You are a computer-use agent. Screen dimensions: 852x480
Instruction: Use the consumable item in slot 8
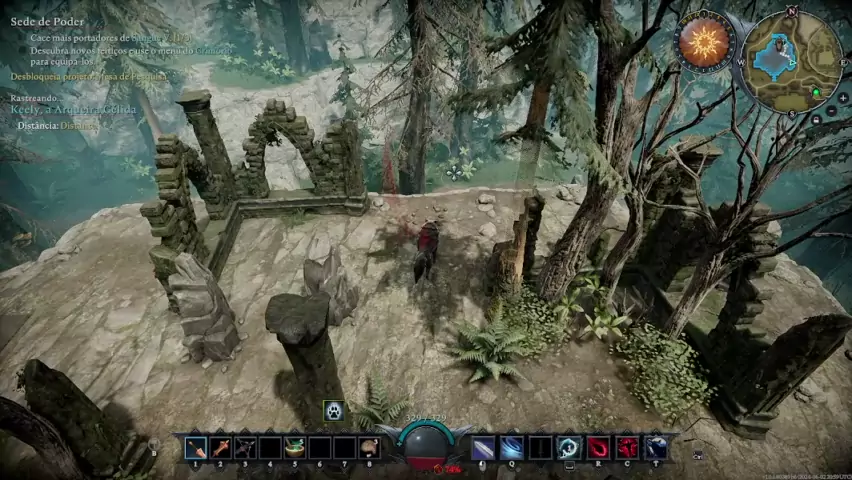pyautogui.click(x=369, y=448)
